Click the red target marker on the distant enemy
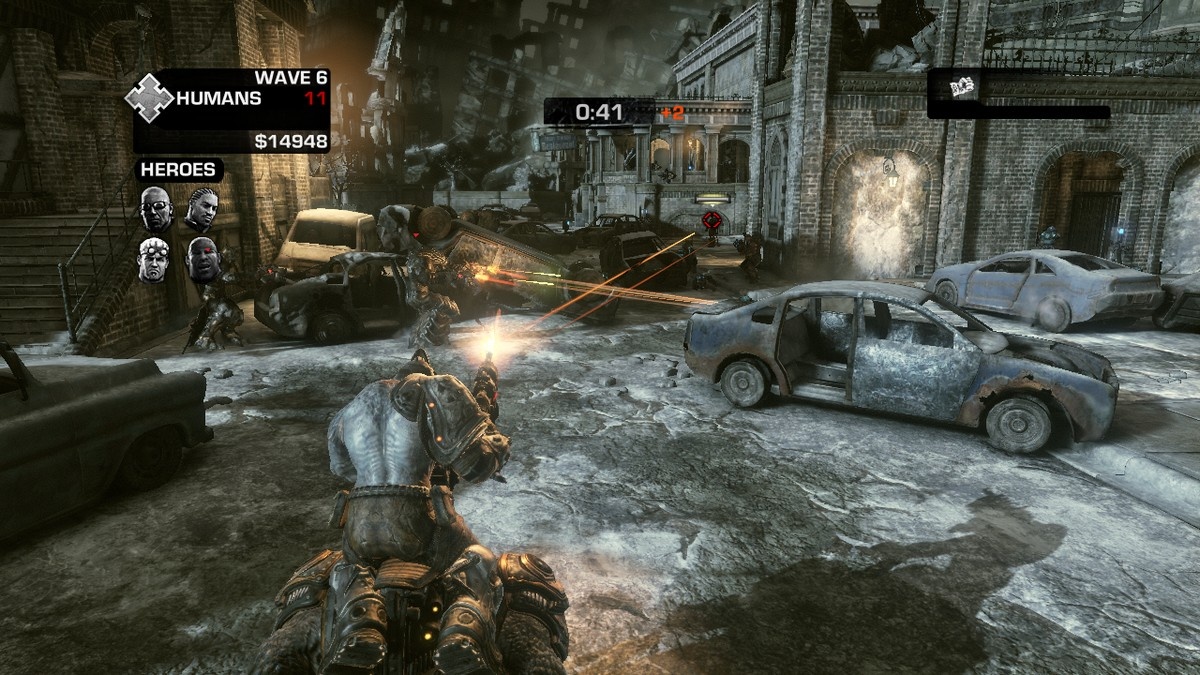The image size is (1200, 675). [712, 220]
